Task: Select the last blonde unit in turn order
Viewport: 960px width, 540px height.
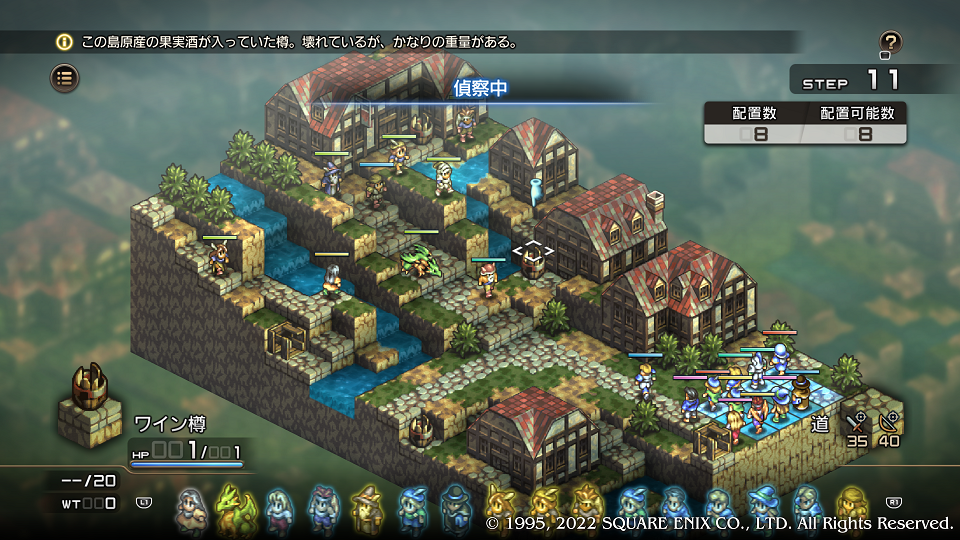Action: pyautogui.click(x=852, y=505)
